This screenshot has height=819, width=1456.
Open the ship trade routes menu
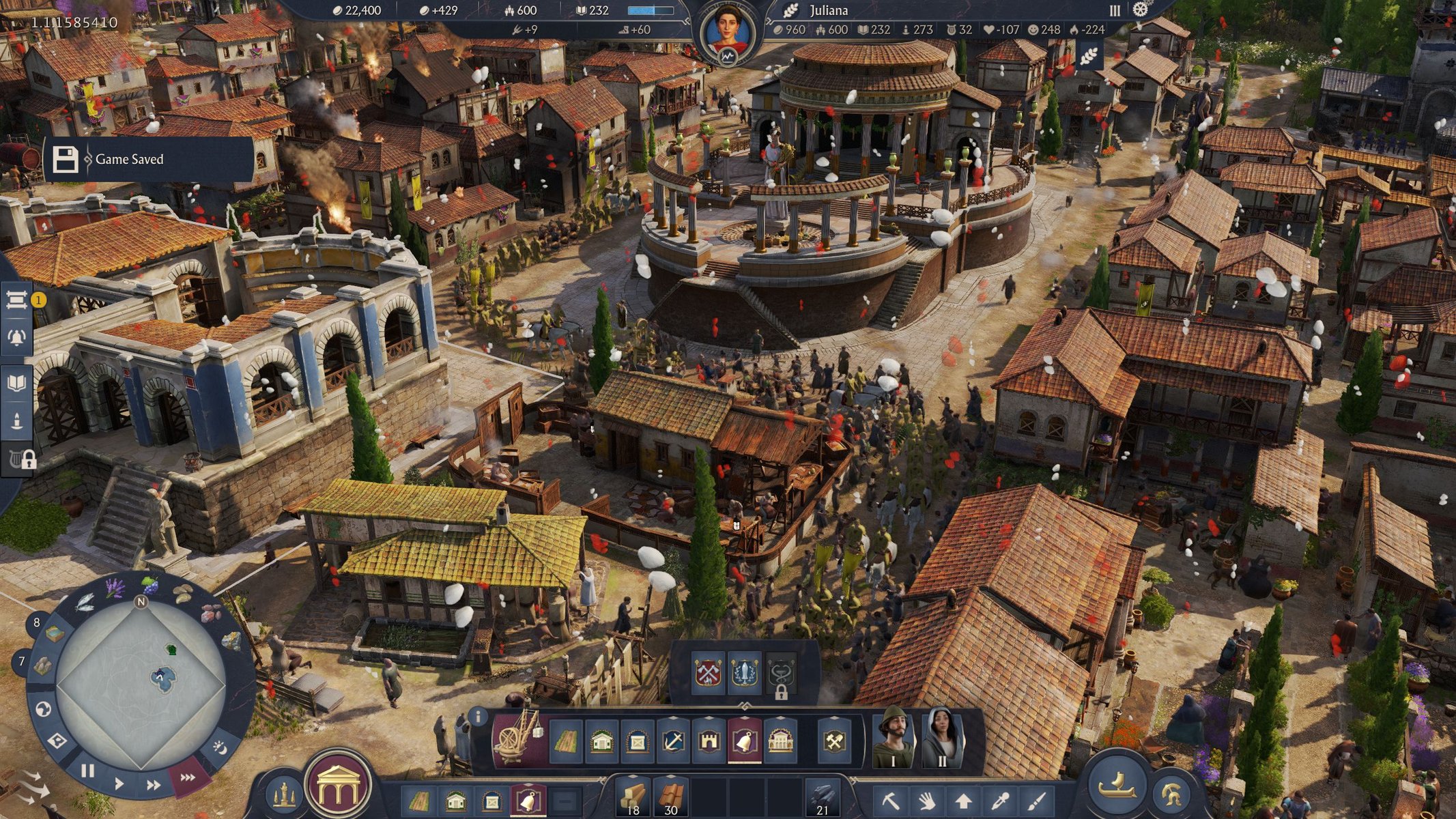pyautogui.click(x=1117, y=785)
